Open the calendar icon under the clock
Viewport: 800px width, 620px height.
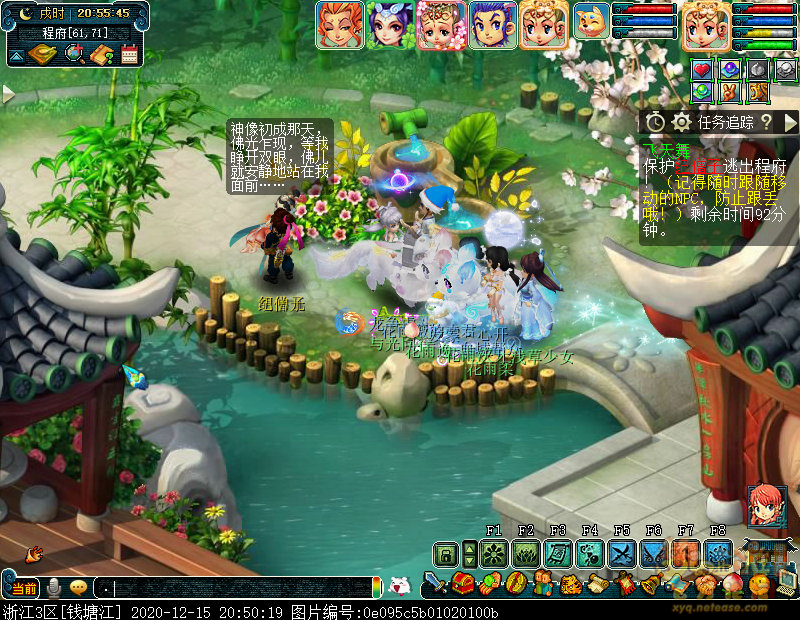pos(128,55)
